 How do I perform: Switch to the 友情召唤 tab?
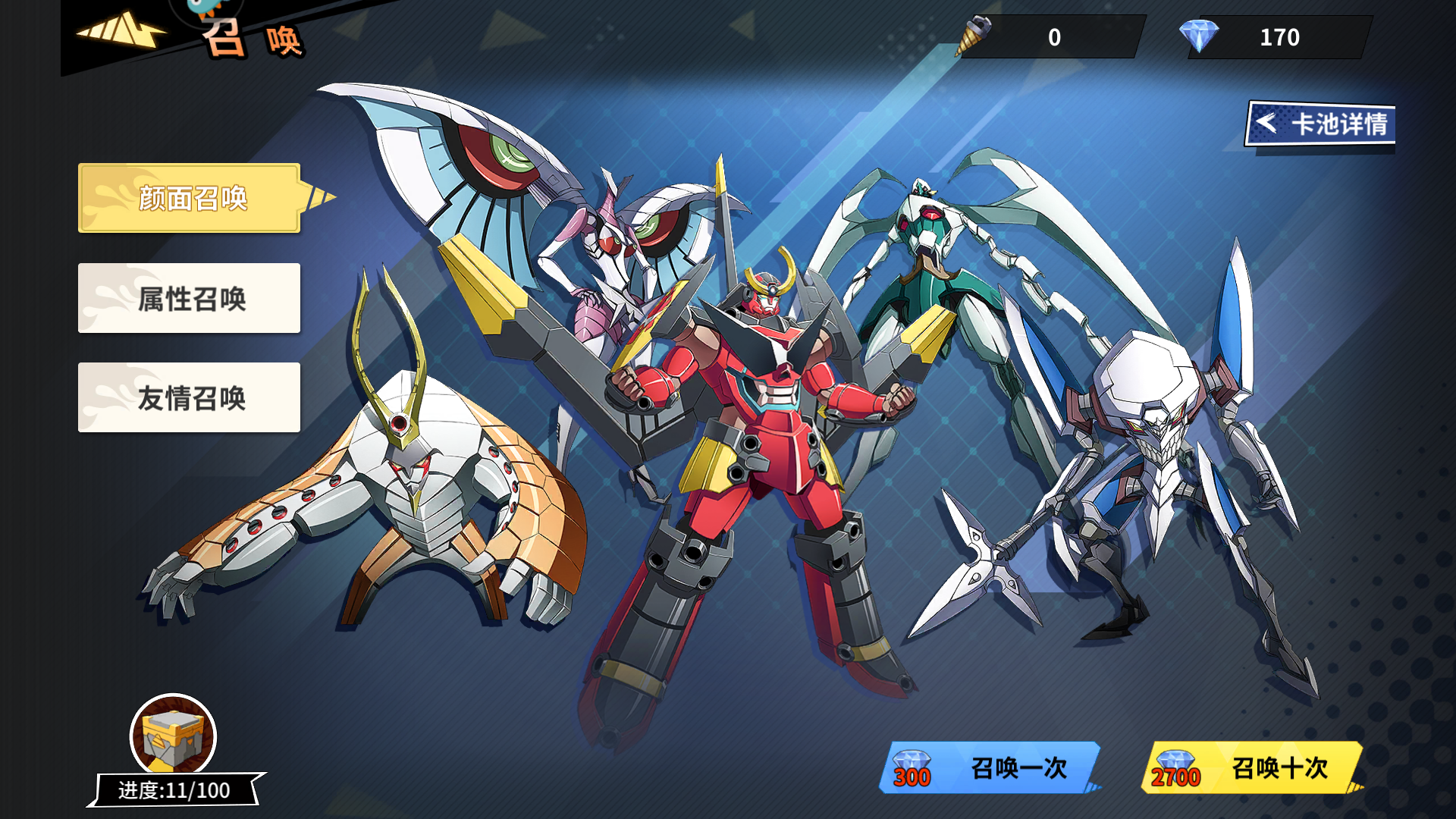click(x=188, y=397)
